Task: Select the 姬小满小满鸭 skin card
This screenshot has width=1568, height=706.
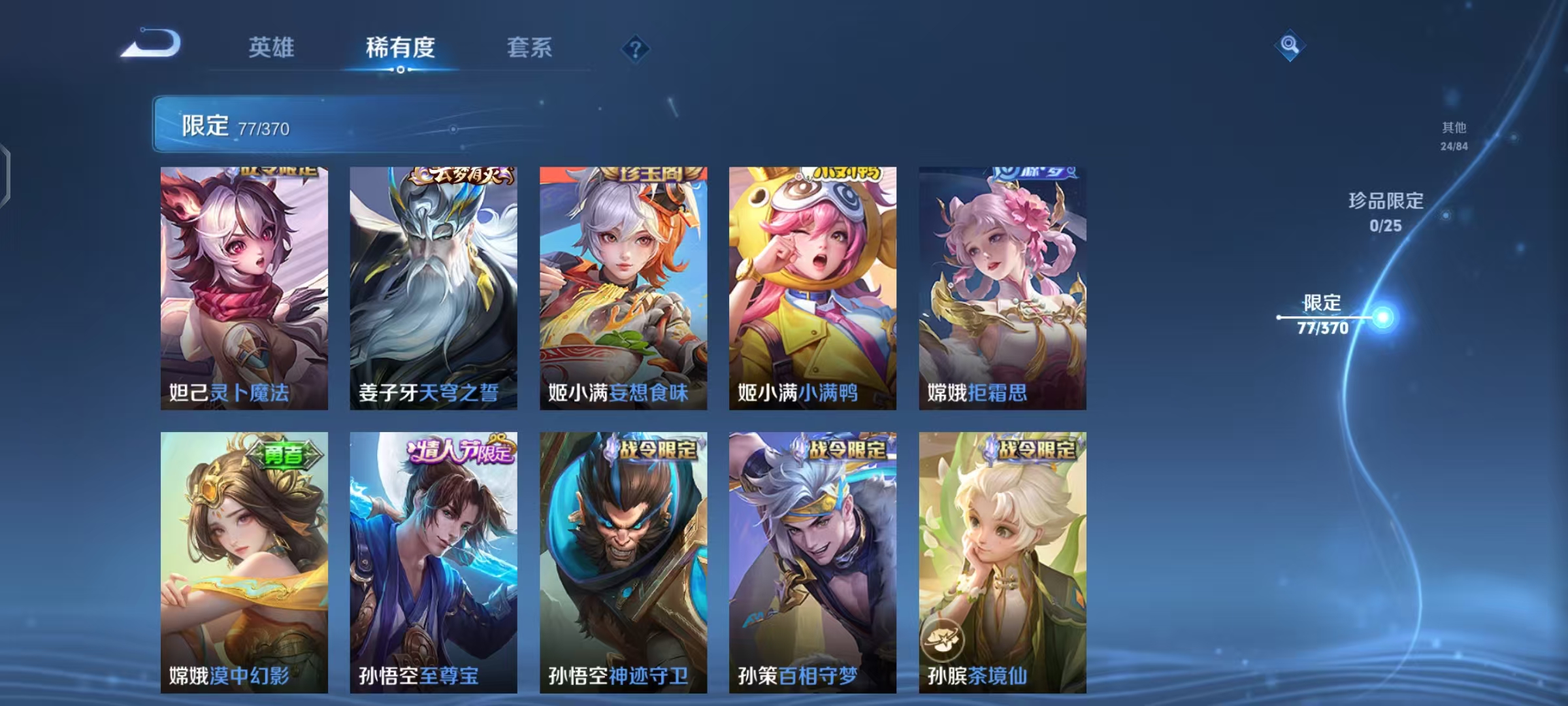Action: [811, 284]
